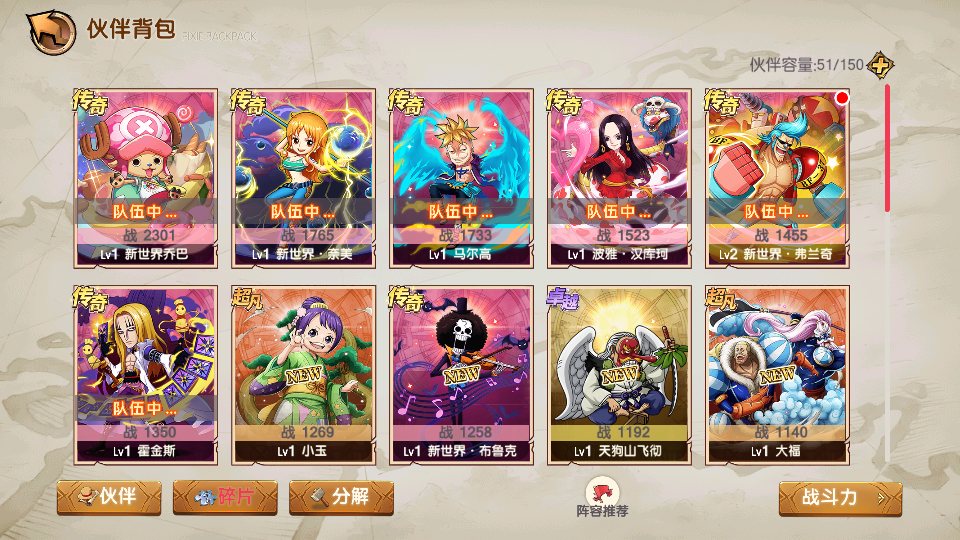Open the 分解 decompose function
Screen dimensions: 960x540
tap(341, 497)
